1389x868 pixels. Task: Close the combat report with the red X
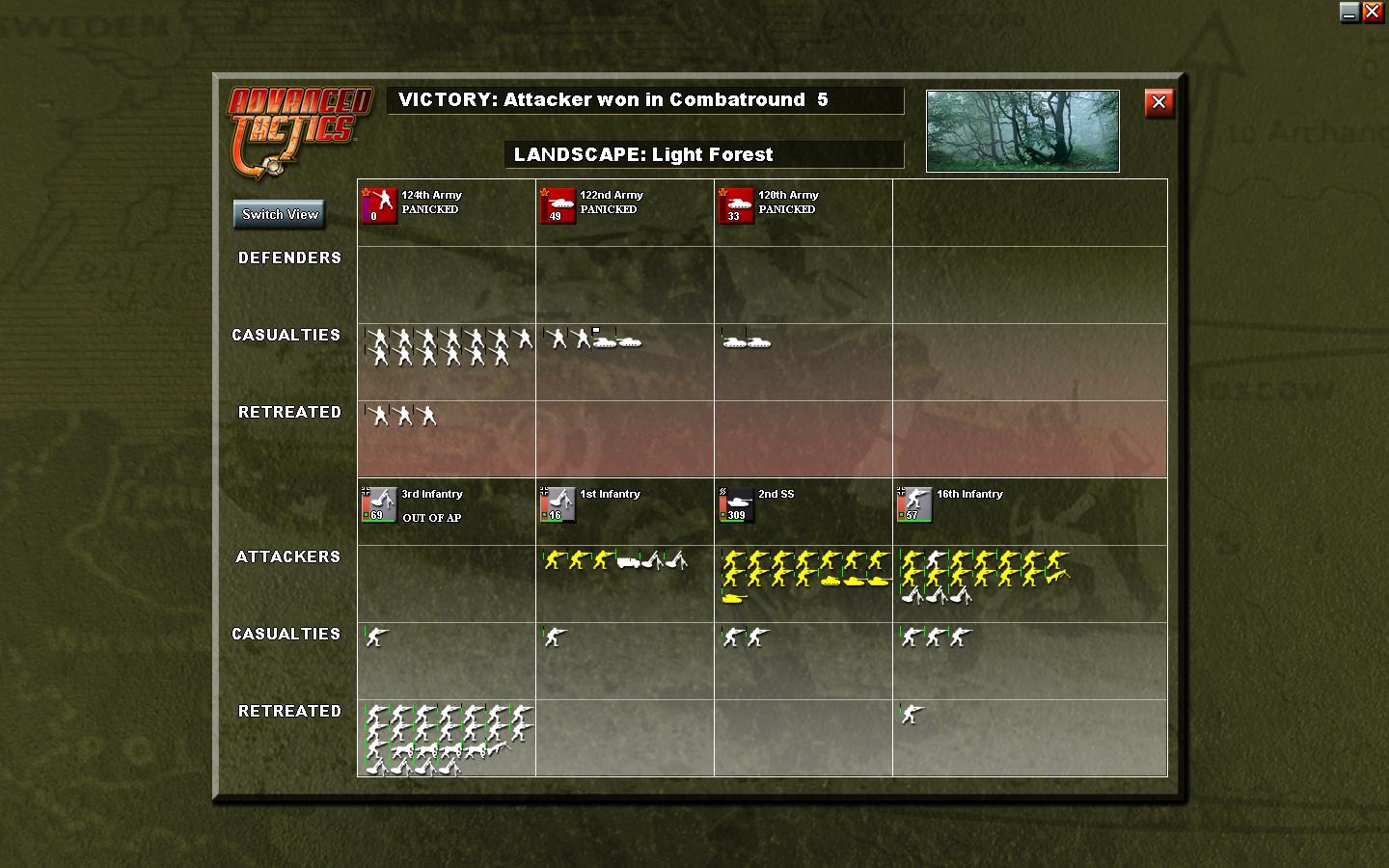[x=1158, y=103]
